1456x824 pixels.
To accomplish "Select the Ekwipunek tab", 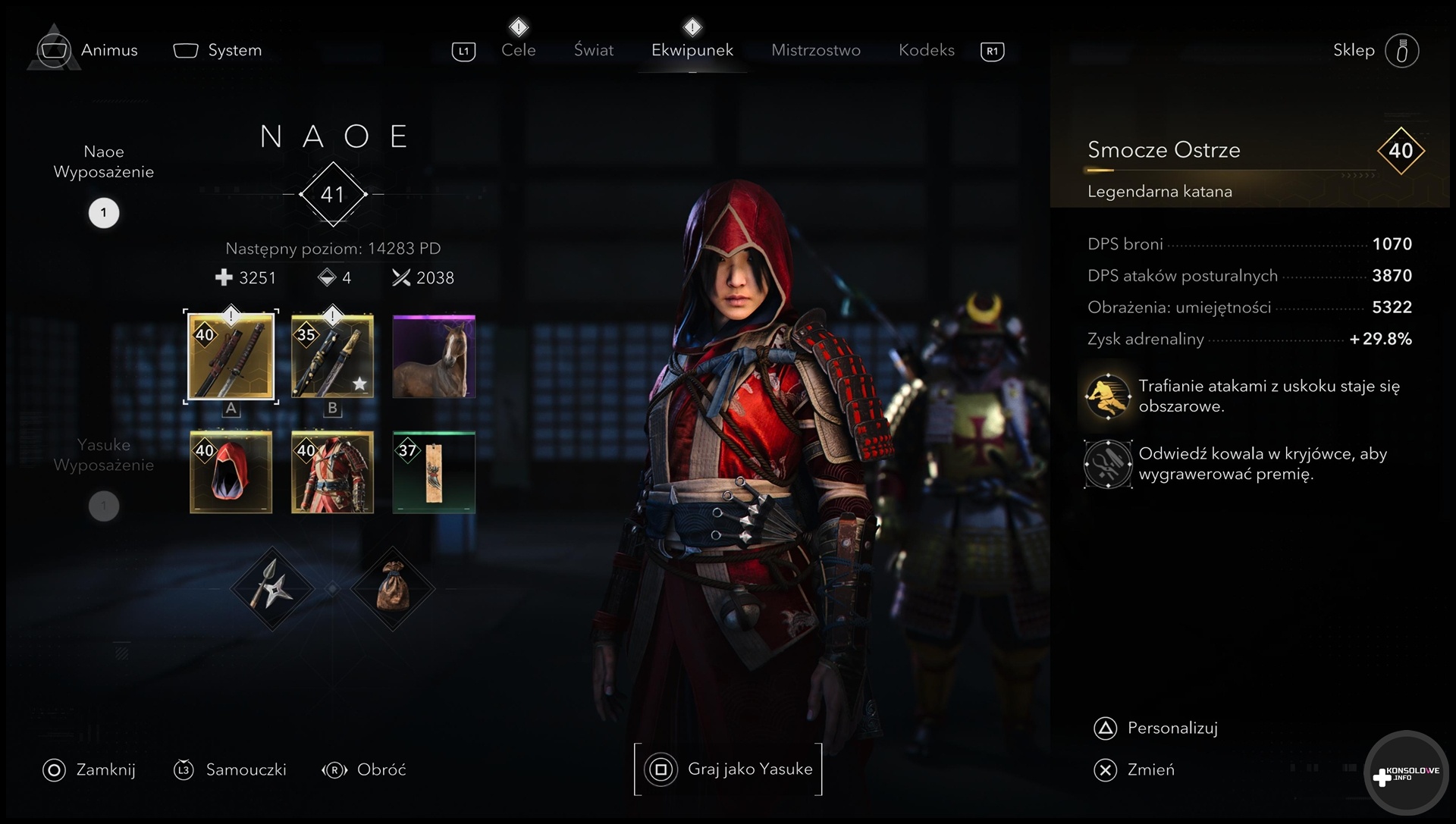I will pos(692,50).
